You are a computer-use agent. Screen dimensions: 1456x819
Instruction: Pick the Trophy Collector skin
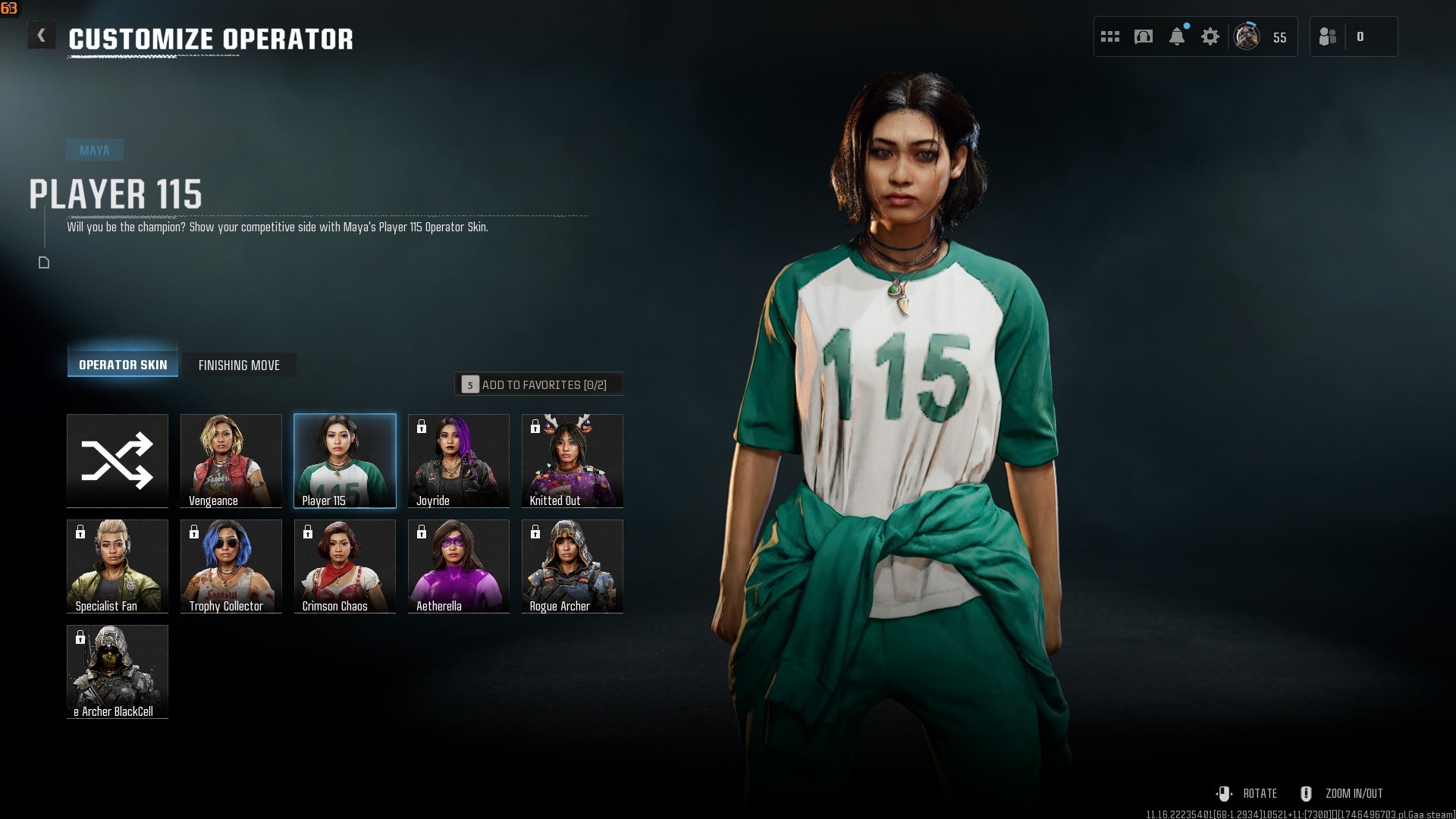pyautogui.click(x=231, y=566)
